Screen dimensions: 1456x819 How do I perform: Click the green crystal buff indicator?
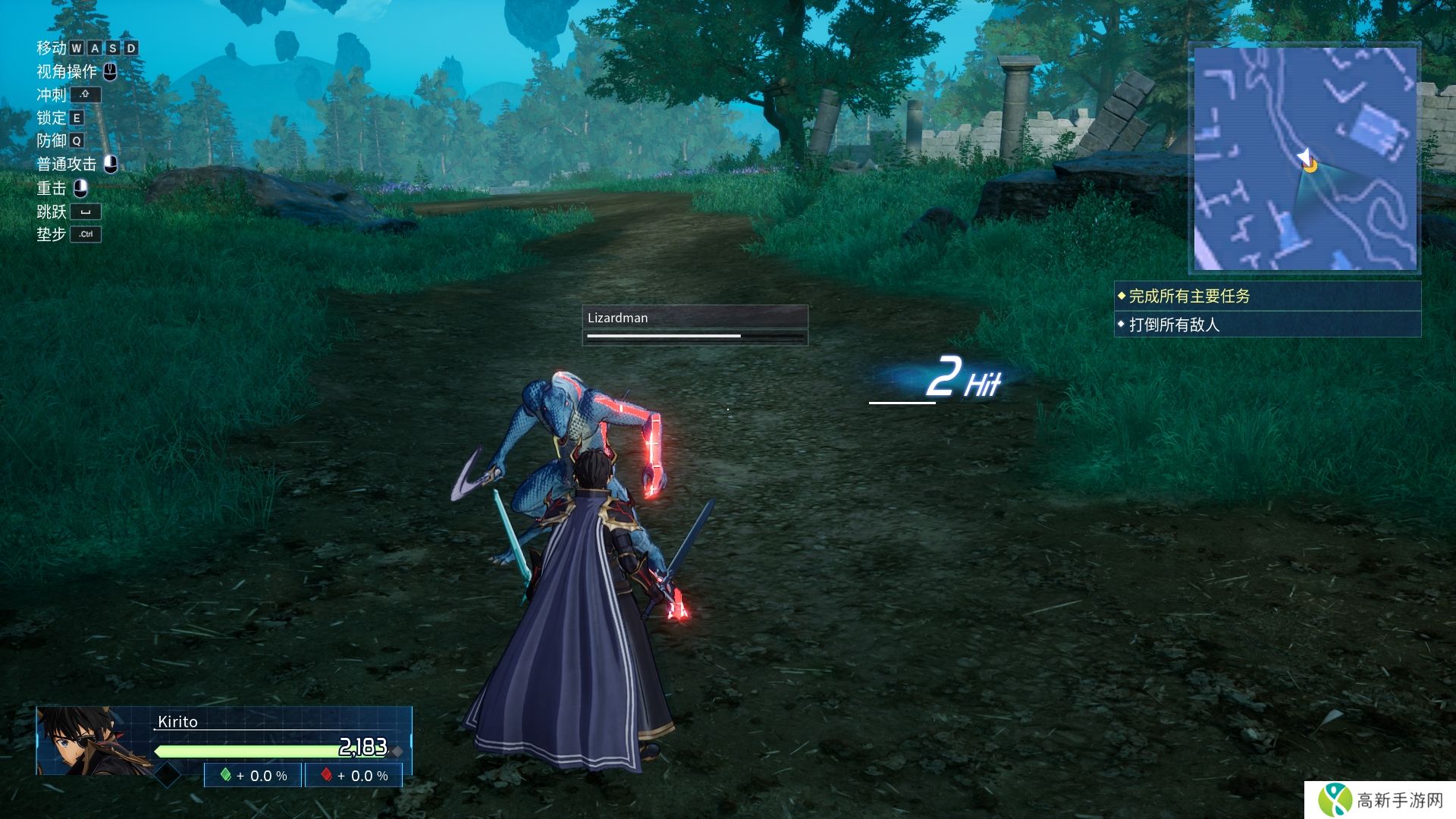(253, 776)
